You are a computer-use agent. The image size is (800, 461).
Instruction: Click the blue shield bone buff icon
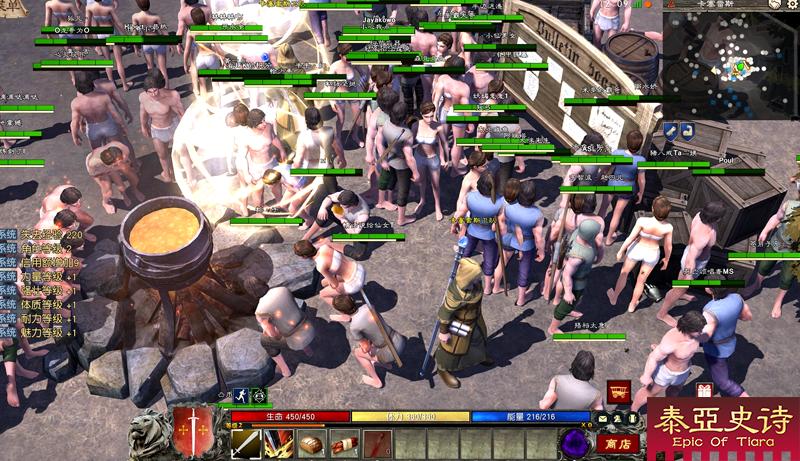click(x=672, y=131)
